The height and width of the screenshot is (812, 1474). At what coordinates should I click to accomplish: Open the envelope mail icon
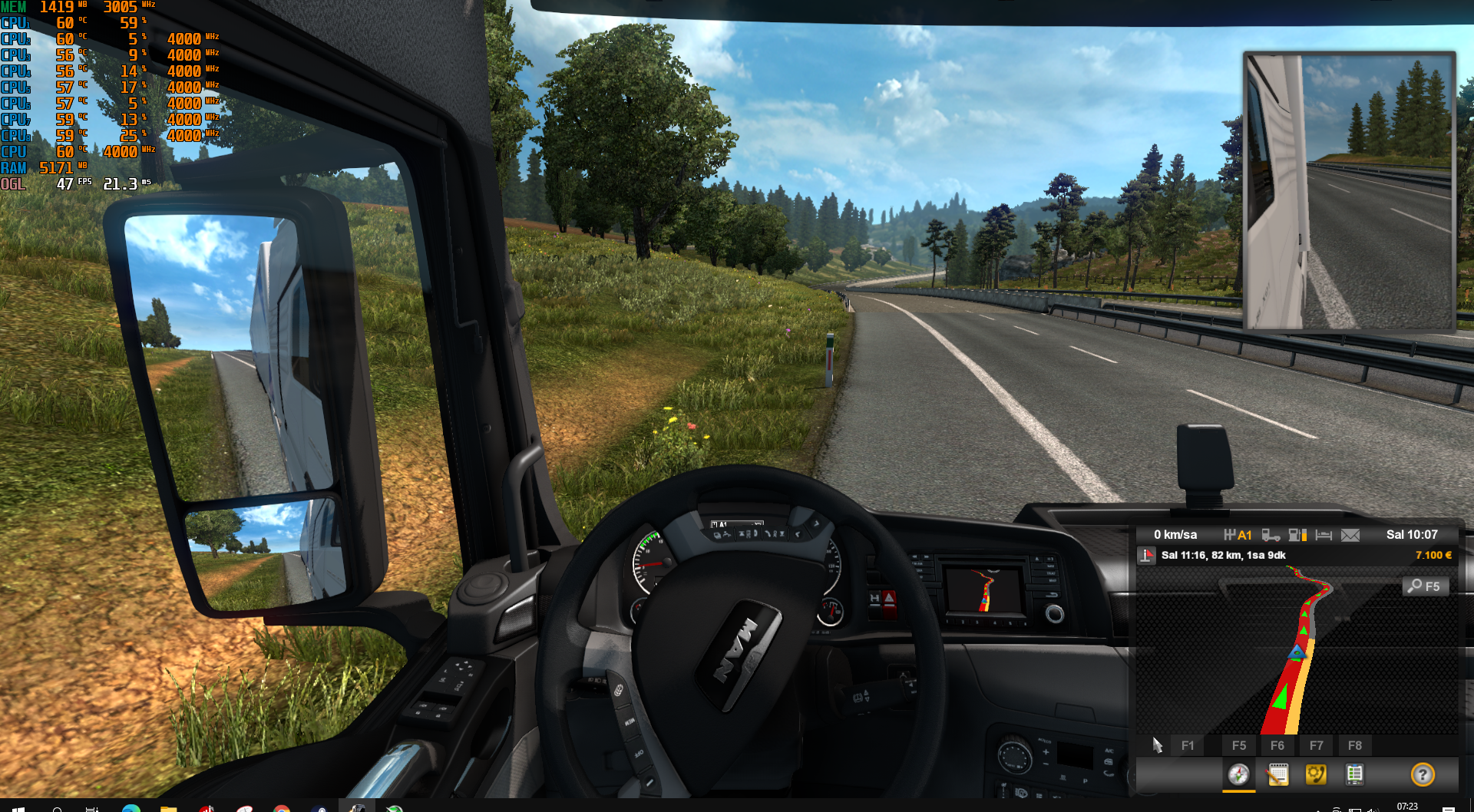tap(1350, 535)
